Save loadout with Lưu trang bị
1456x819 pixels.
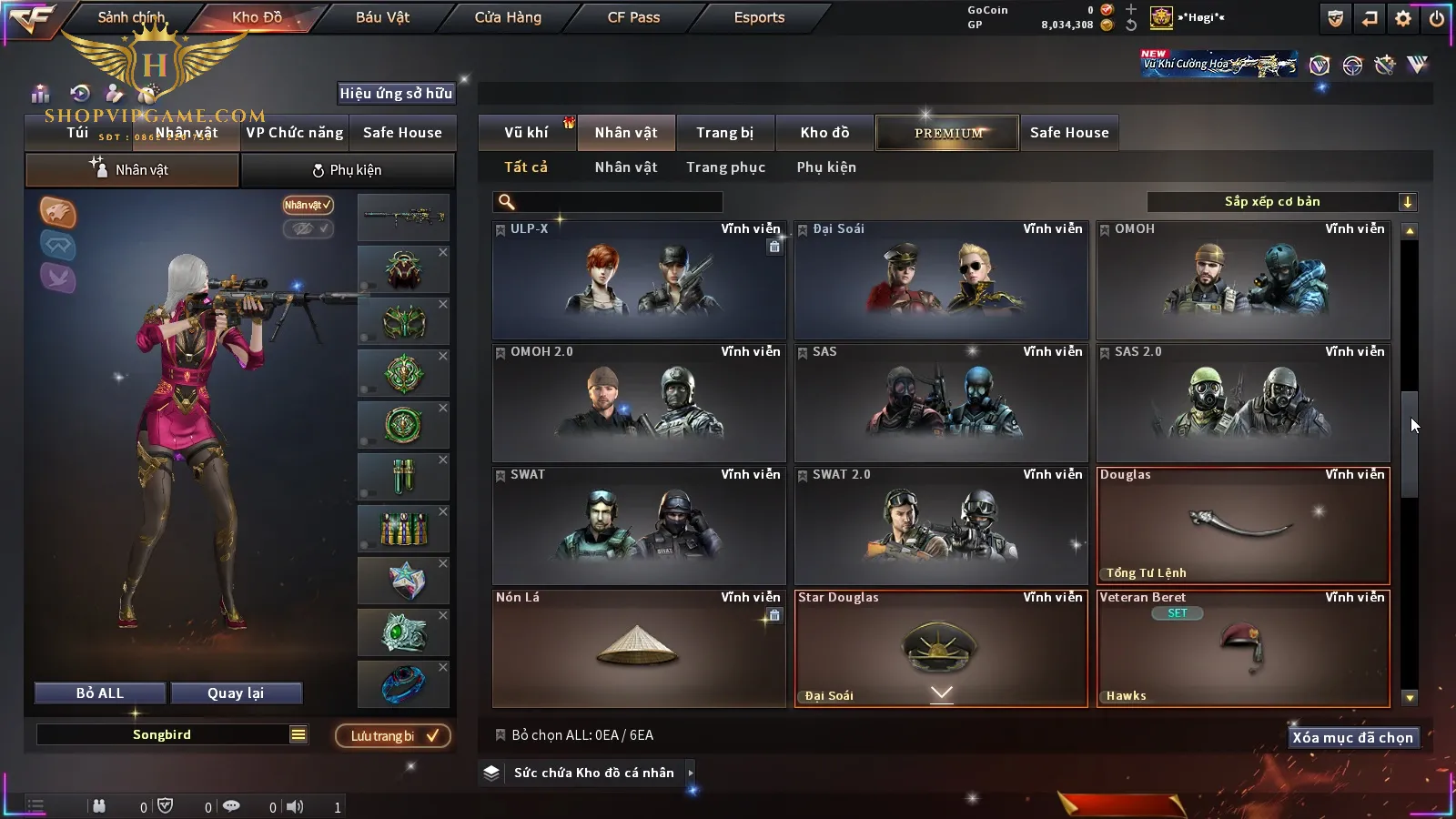[393, 736]
